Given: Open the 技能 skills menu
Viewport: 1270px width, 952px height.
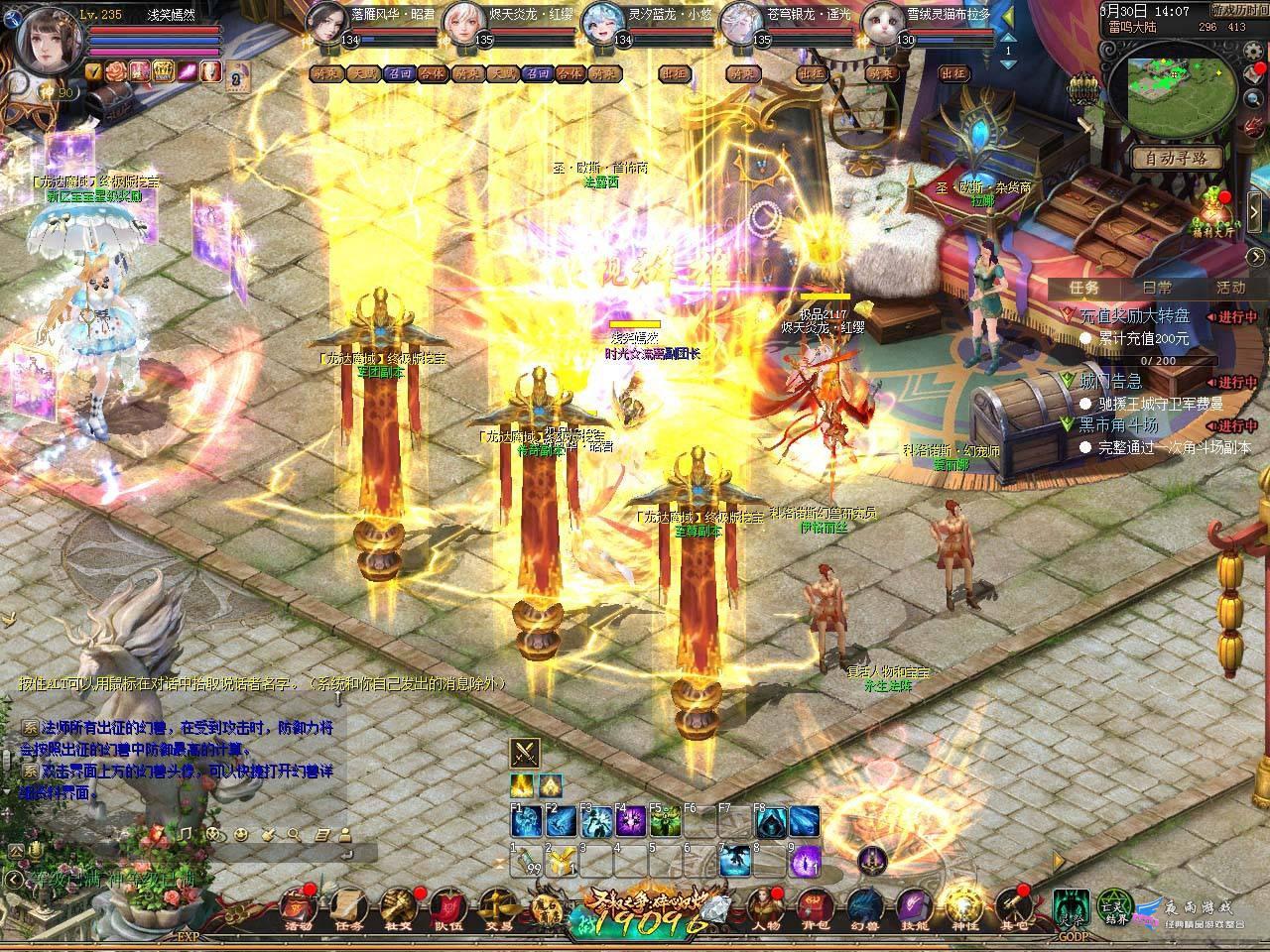Looking at the screenshot, I should 914,906.
